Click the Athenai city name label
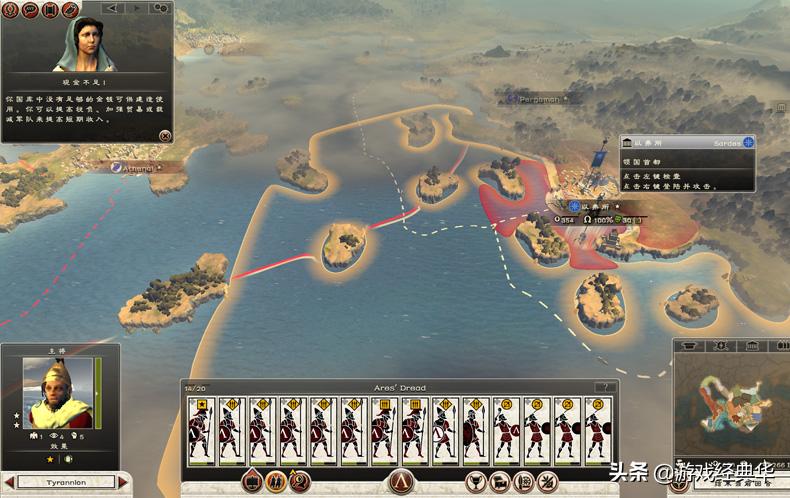Image resolution: width=790 pixels, height=498 pixels. [x=134, y=168]
